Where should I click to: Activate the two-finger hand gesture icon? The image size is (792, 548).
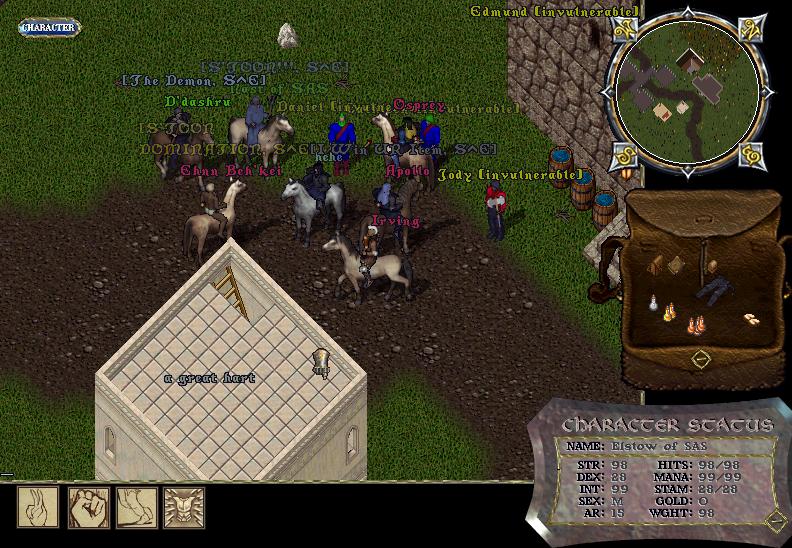36,507
